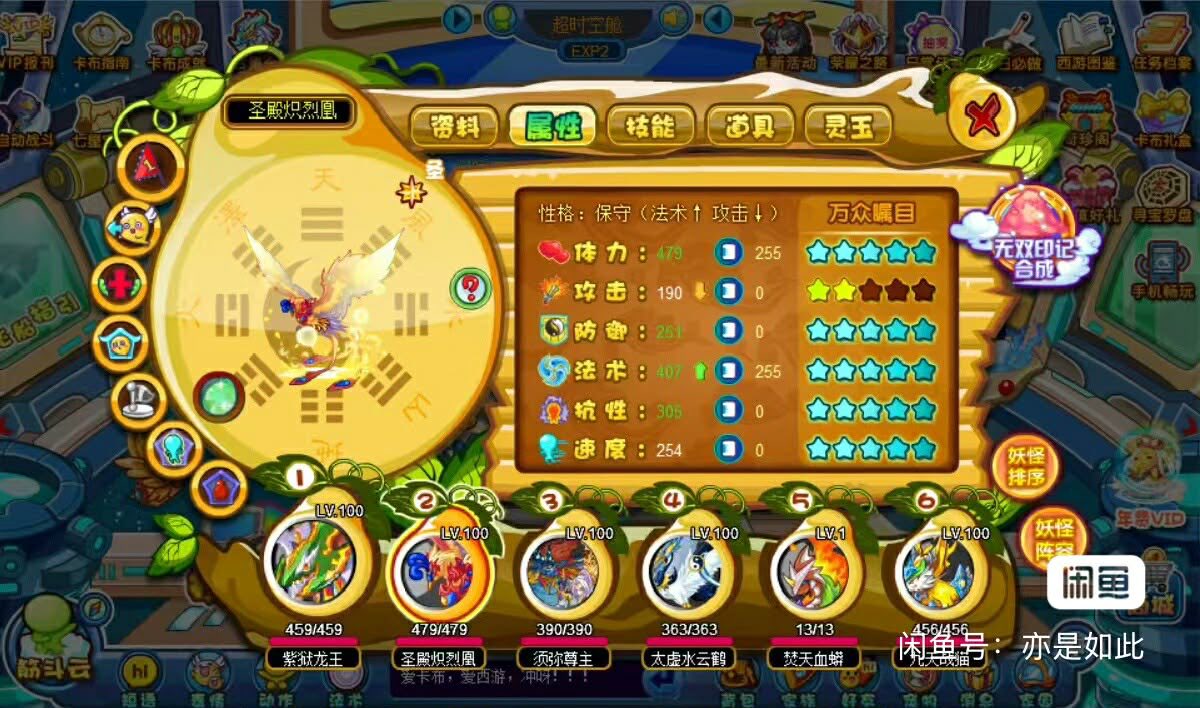This screenshot has height=708, width=1200.
Task: Click the red question mark help icon
Action: coord(470,288)
